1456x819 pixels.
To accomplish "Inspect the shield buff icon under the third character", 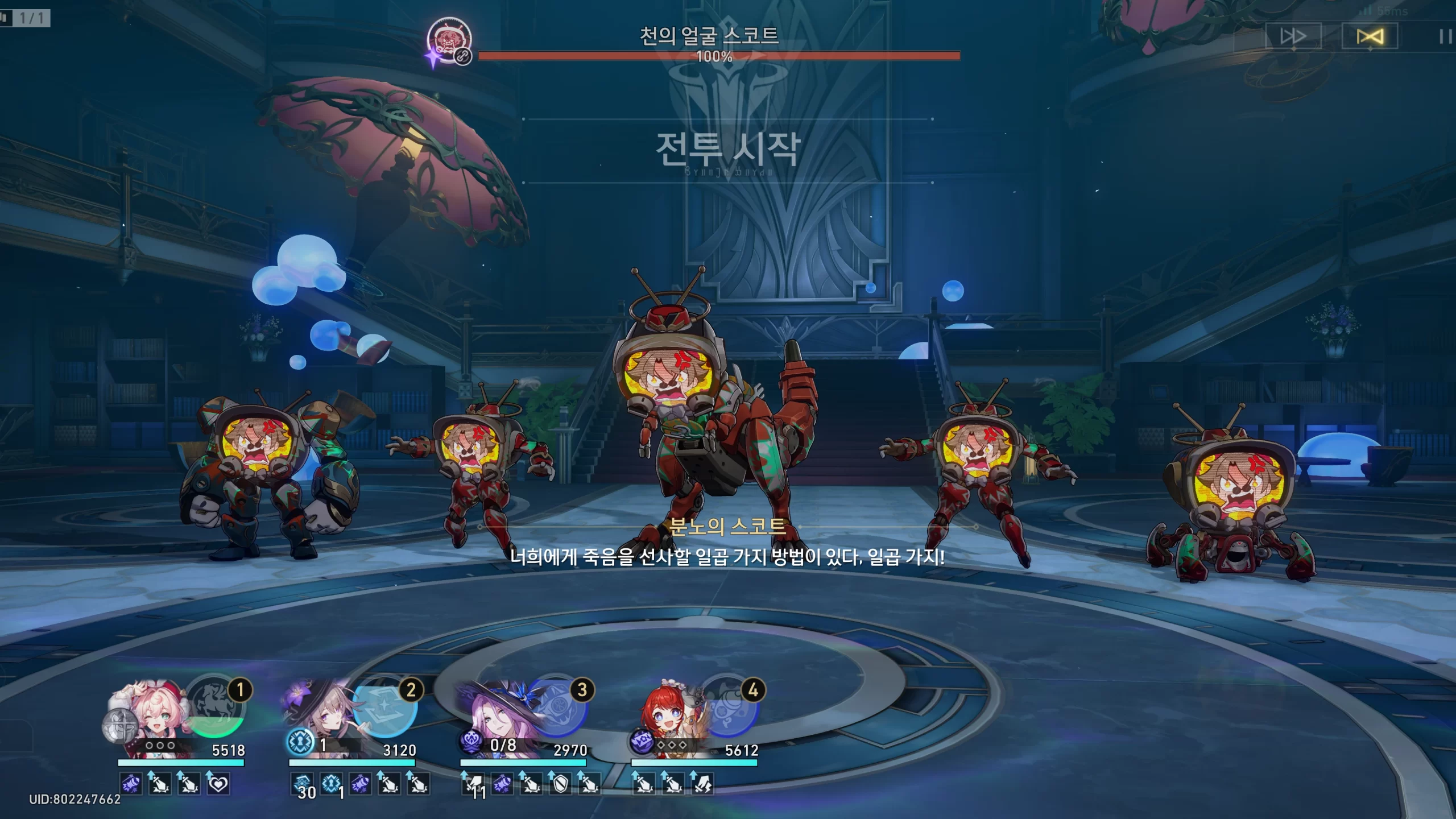I will tap(560, 784).
